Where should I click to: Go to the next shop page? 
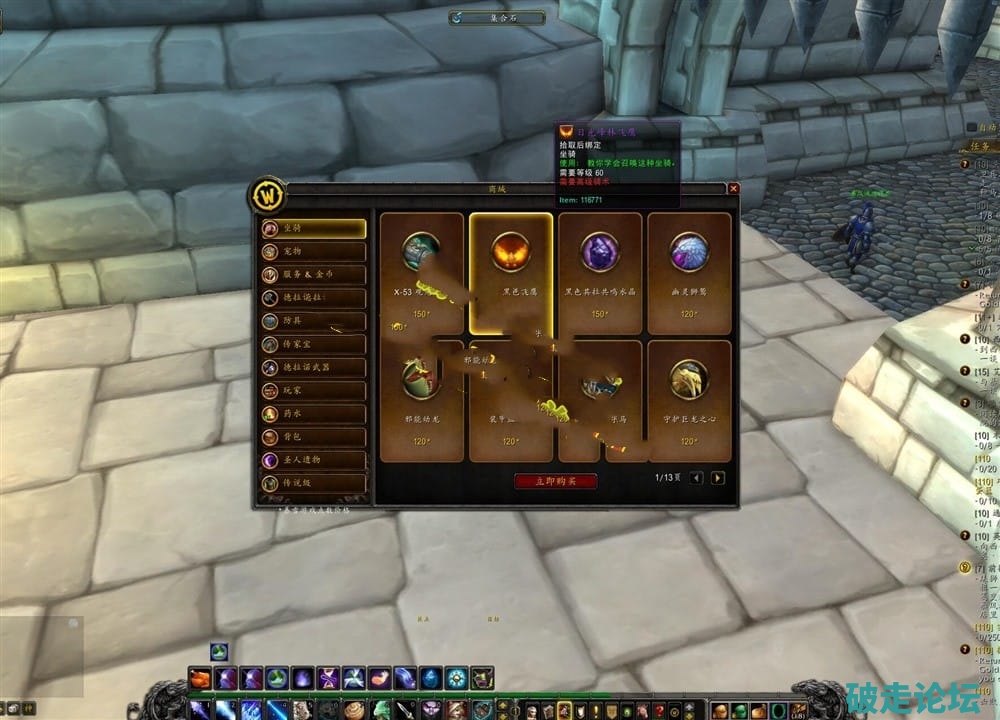tap(717, 478)
